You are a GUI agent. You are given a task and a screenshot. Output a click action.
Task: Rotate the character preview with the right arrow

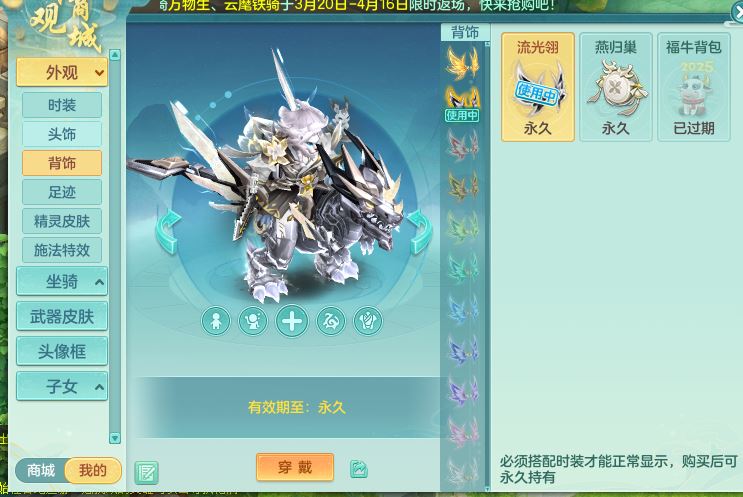(420, 232)
